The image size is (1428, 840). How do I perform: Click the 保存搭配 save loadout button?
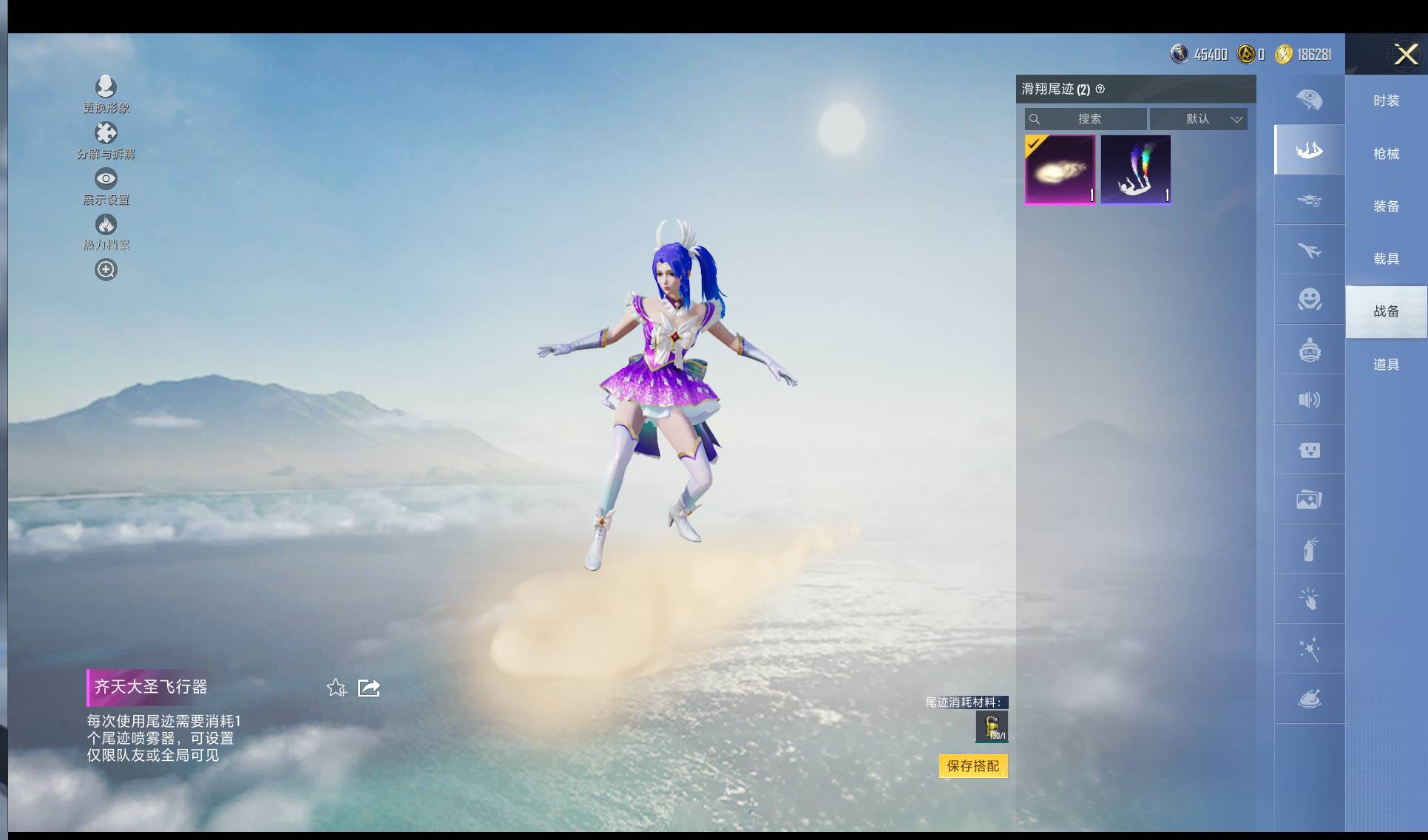point(972,766)
